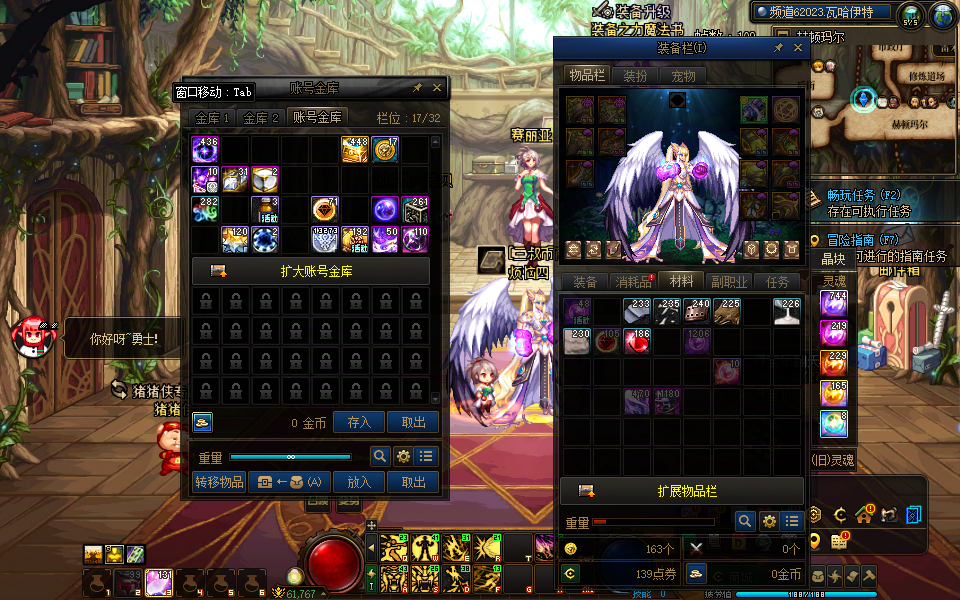
Task: Switch to the 任务 quest items tab
Action: tap(777, 282)
